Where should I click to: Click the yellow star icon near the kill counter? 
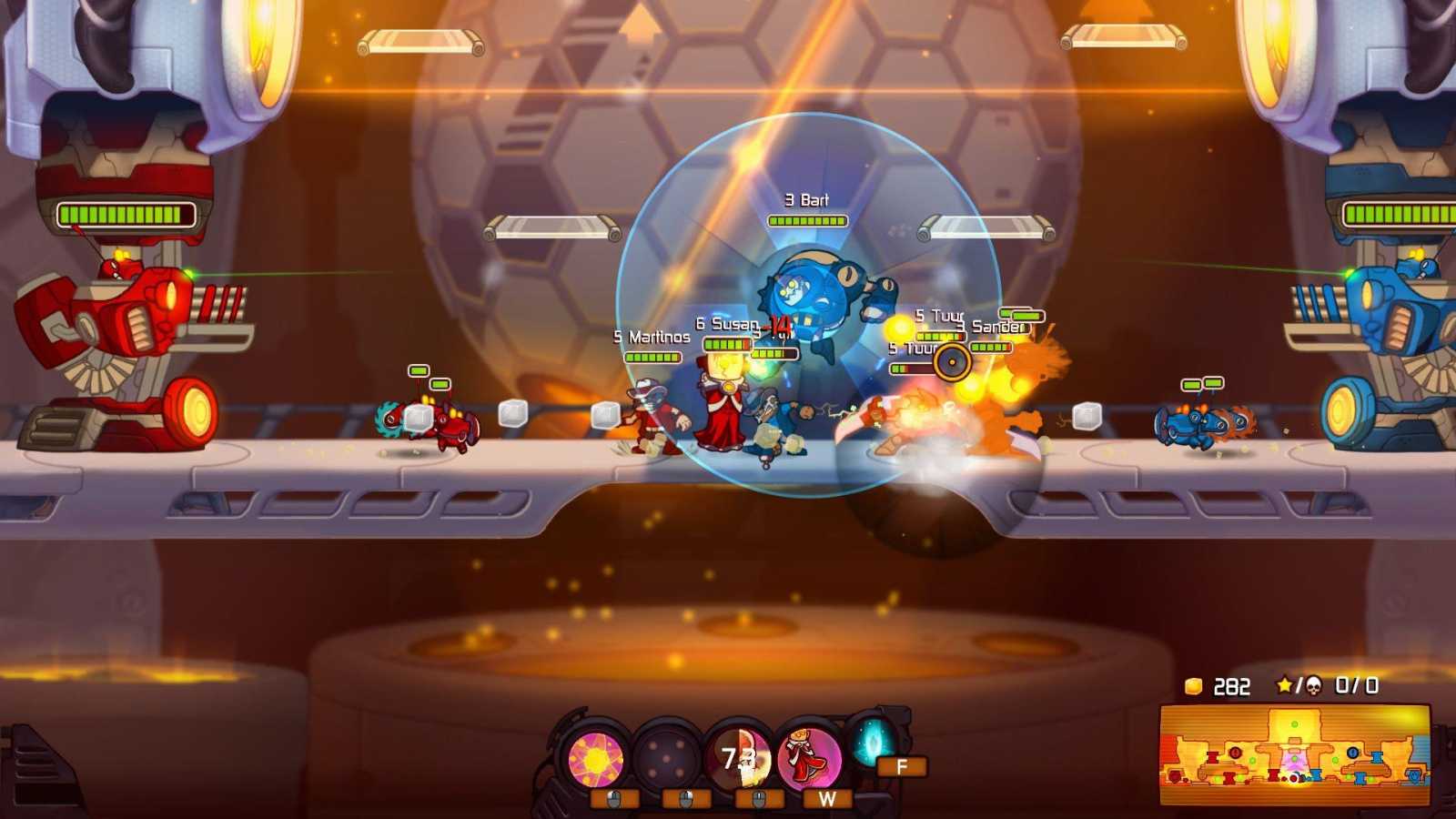point(1285,684)
